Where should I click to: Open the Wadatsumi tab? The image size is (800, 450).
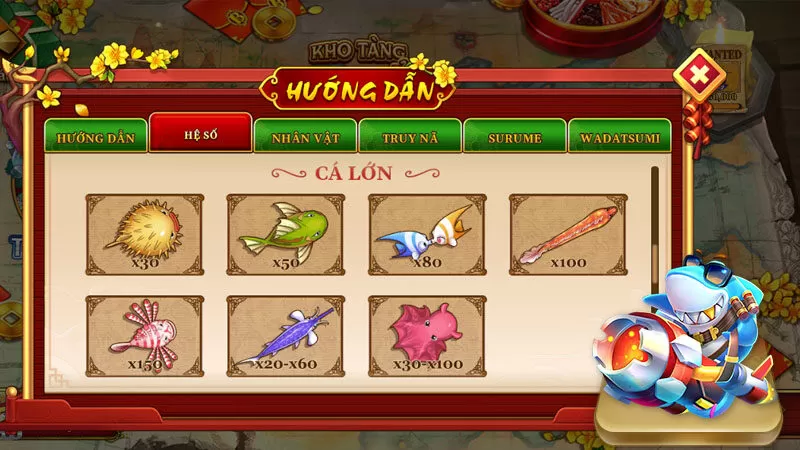pos(619,137)
